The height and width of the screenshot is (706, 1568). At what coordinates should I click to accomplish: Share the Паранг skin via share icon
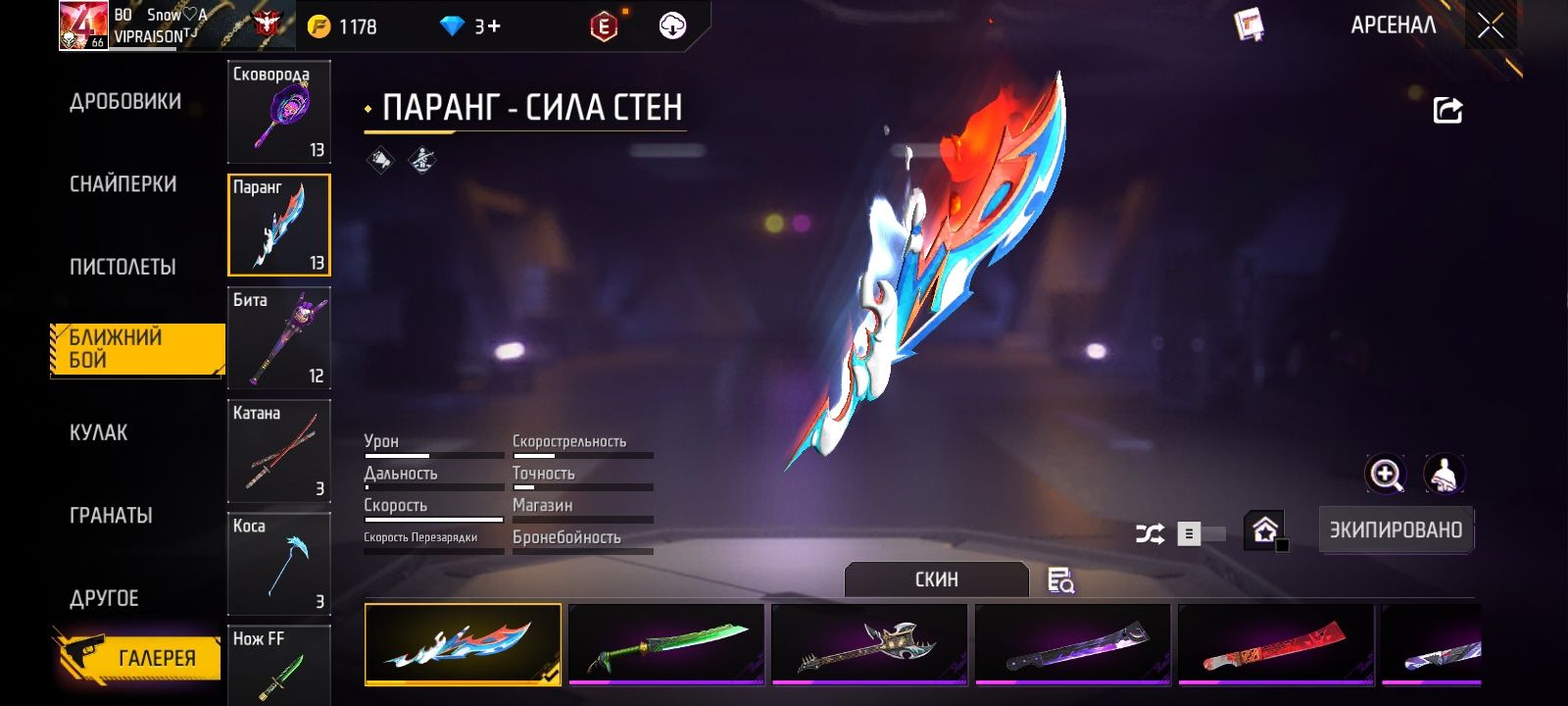pos(1447,110)
